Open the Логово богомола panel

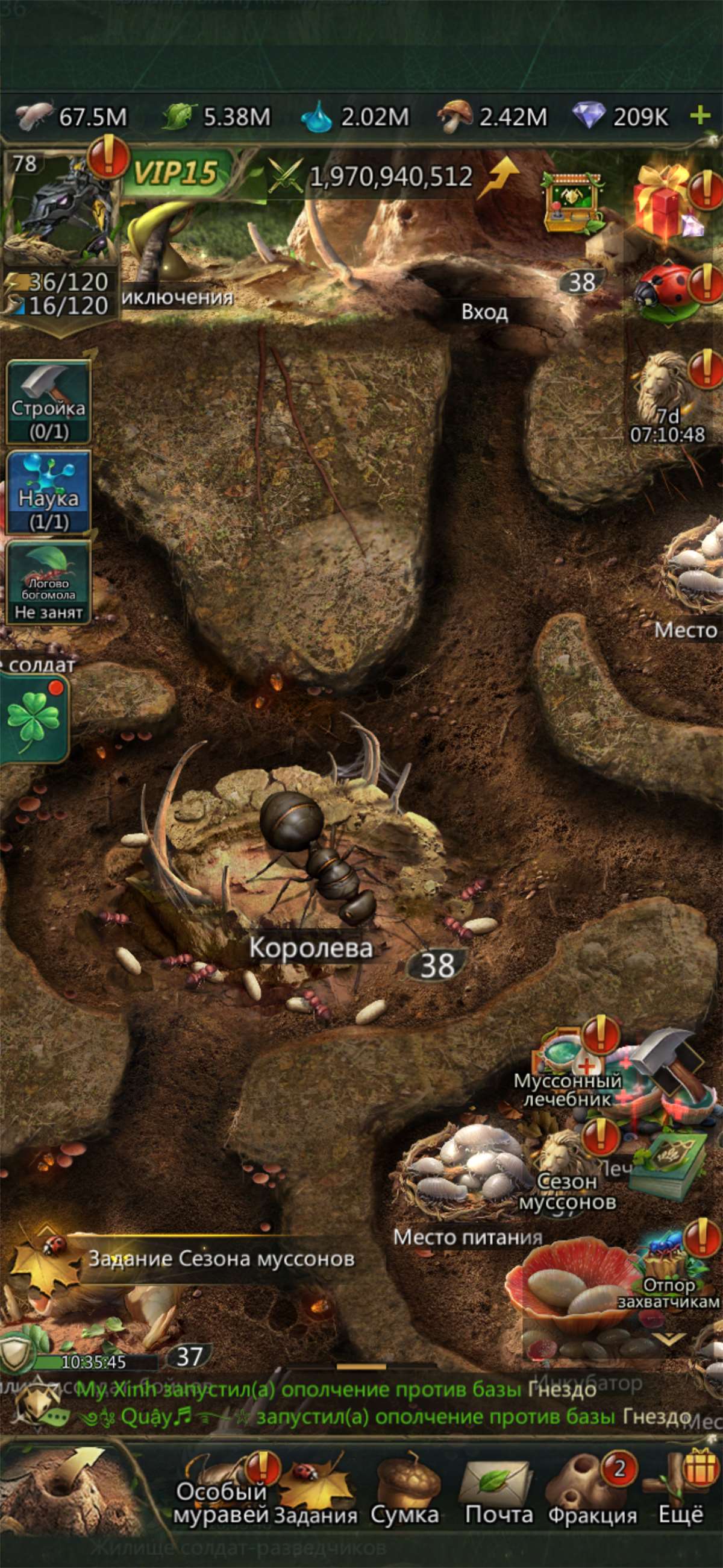pyautogui.click(x=48, y=582)
